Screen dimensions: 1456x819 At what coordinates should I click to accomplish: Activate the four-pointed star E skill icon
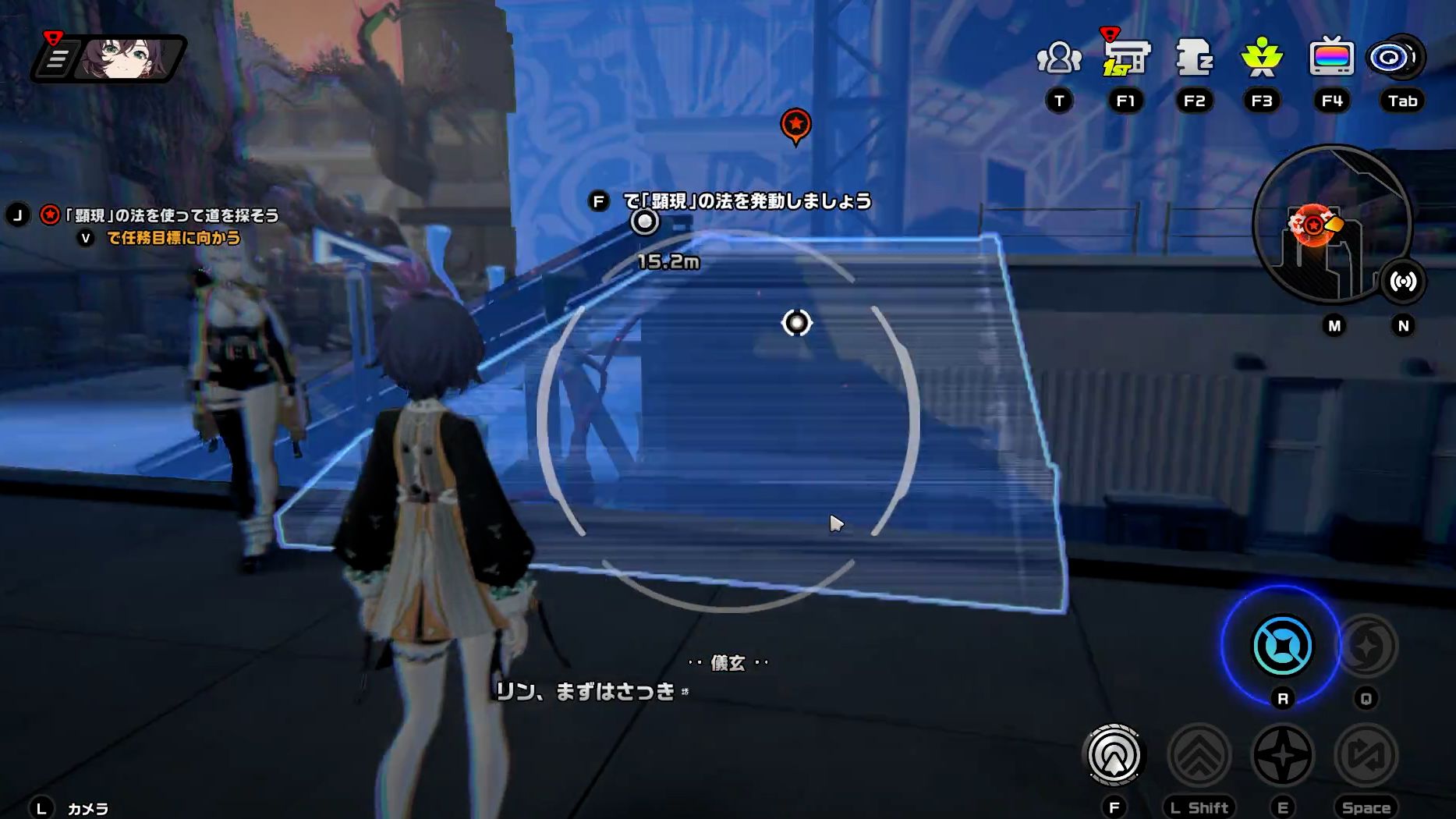point(1284,755)
